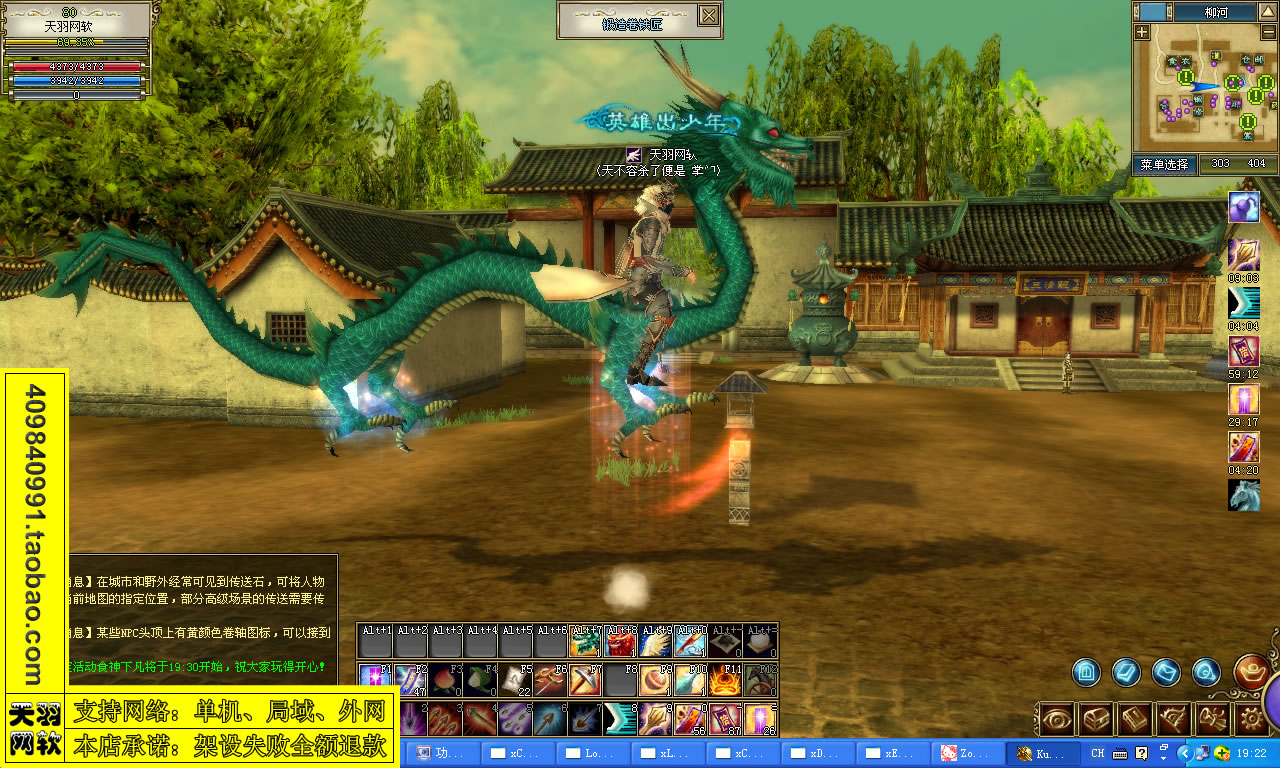Screen dimensions: 1280x768
Task: Click the blue gate round button
Action: pyautogui.click(x=1087, y=672)
